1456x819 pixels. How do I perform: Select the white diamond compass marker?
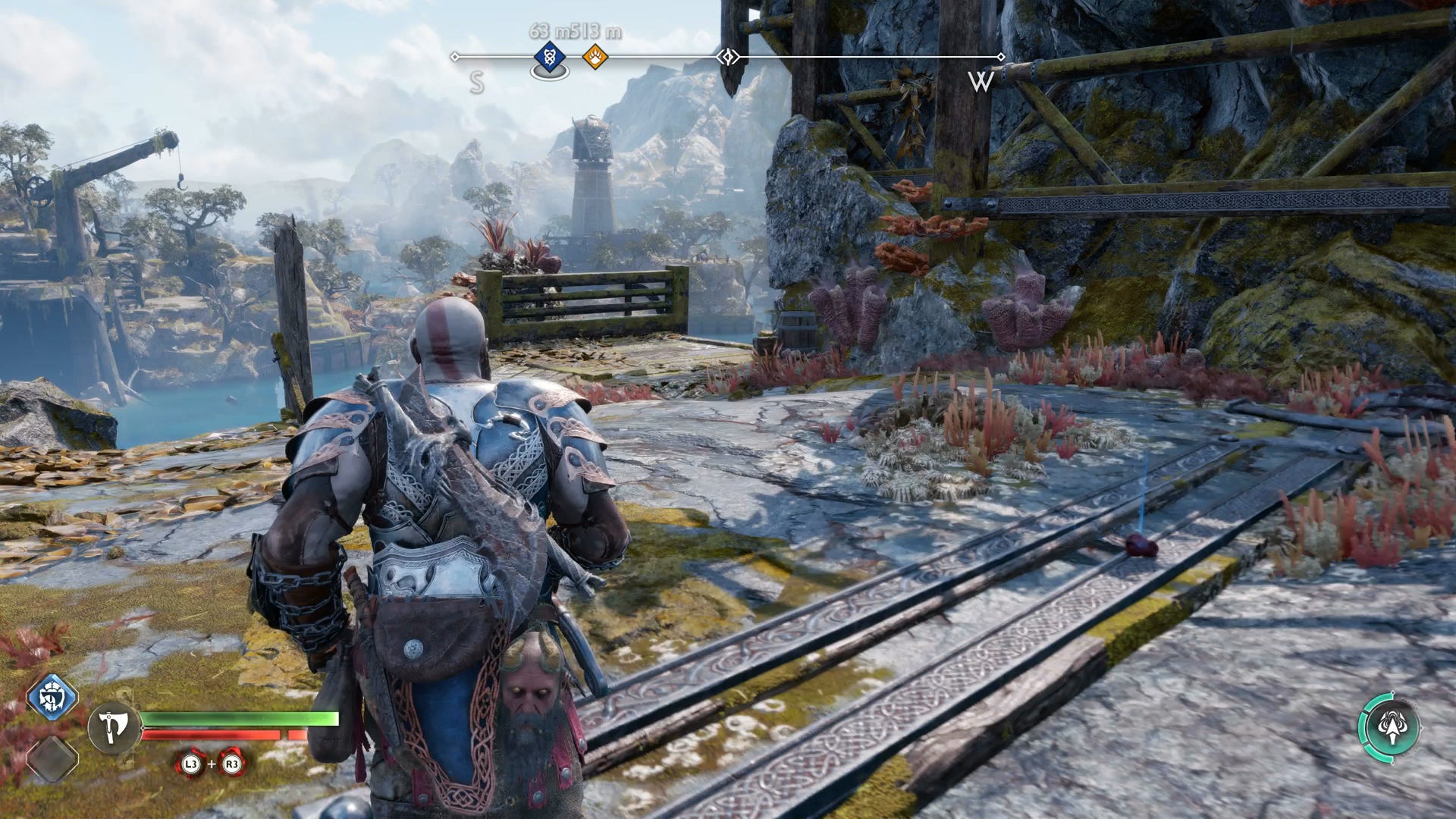pos(728,57)
